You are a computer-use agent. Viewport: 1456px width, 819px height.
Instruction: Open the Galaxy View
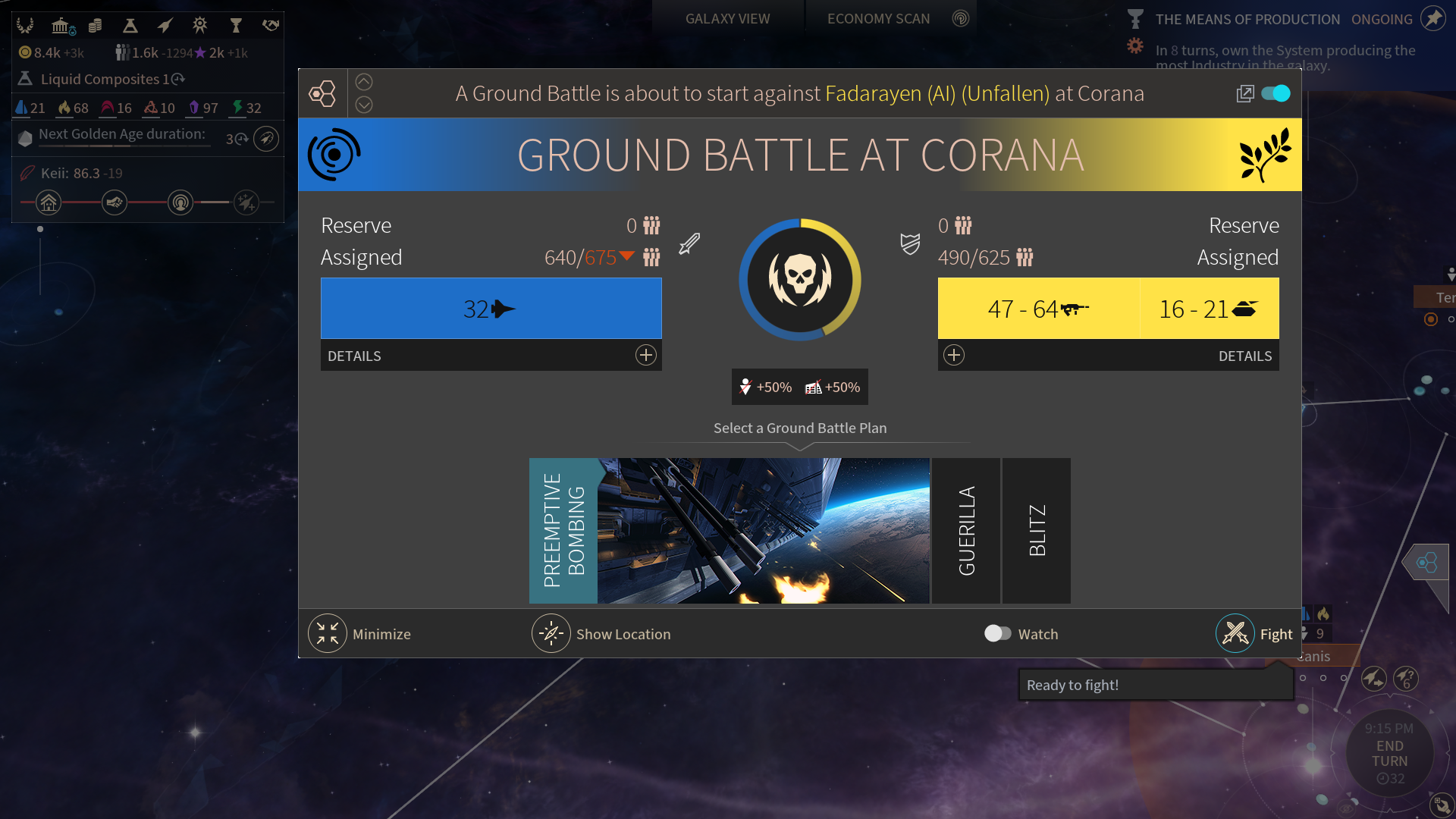727,19
